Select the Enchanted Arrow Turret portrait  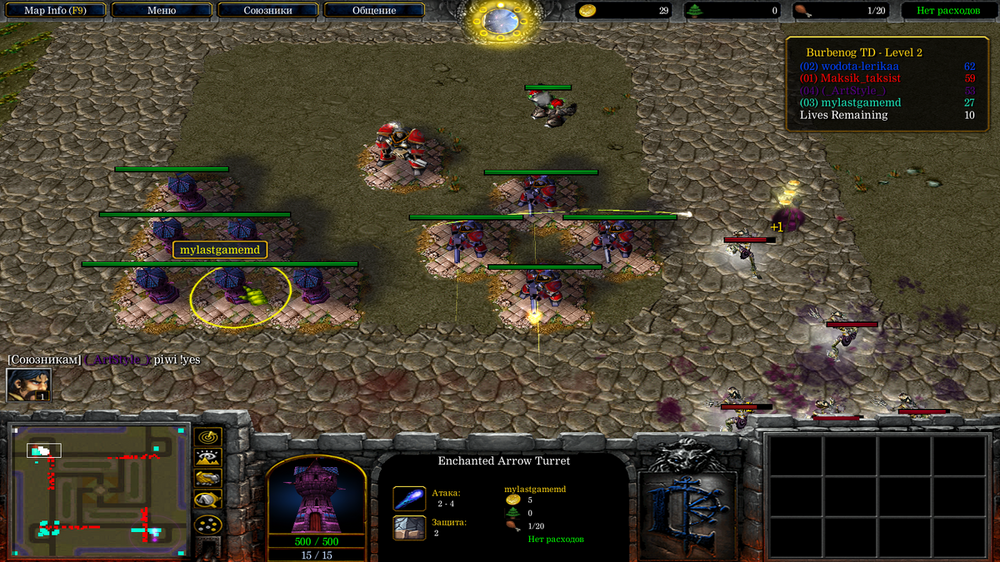[x=316, y=496]
